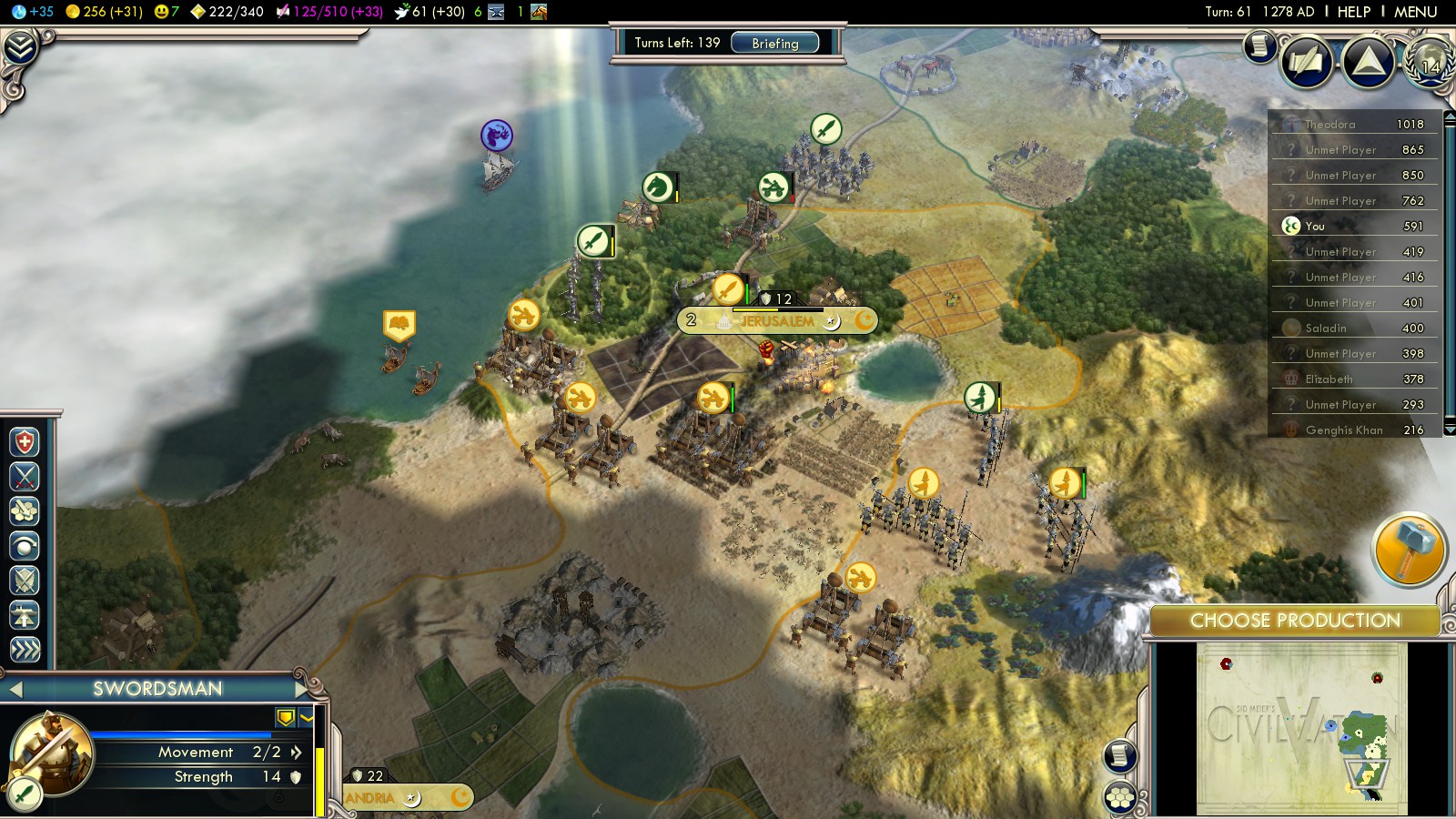Click the hammer production notification icon

click(x=1407, y=549)
